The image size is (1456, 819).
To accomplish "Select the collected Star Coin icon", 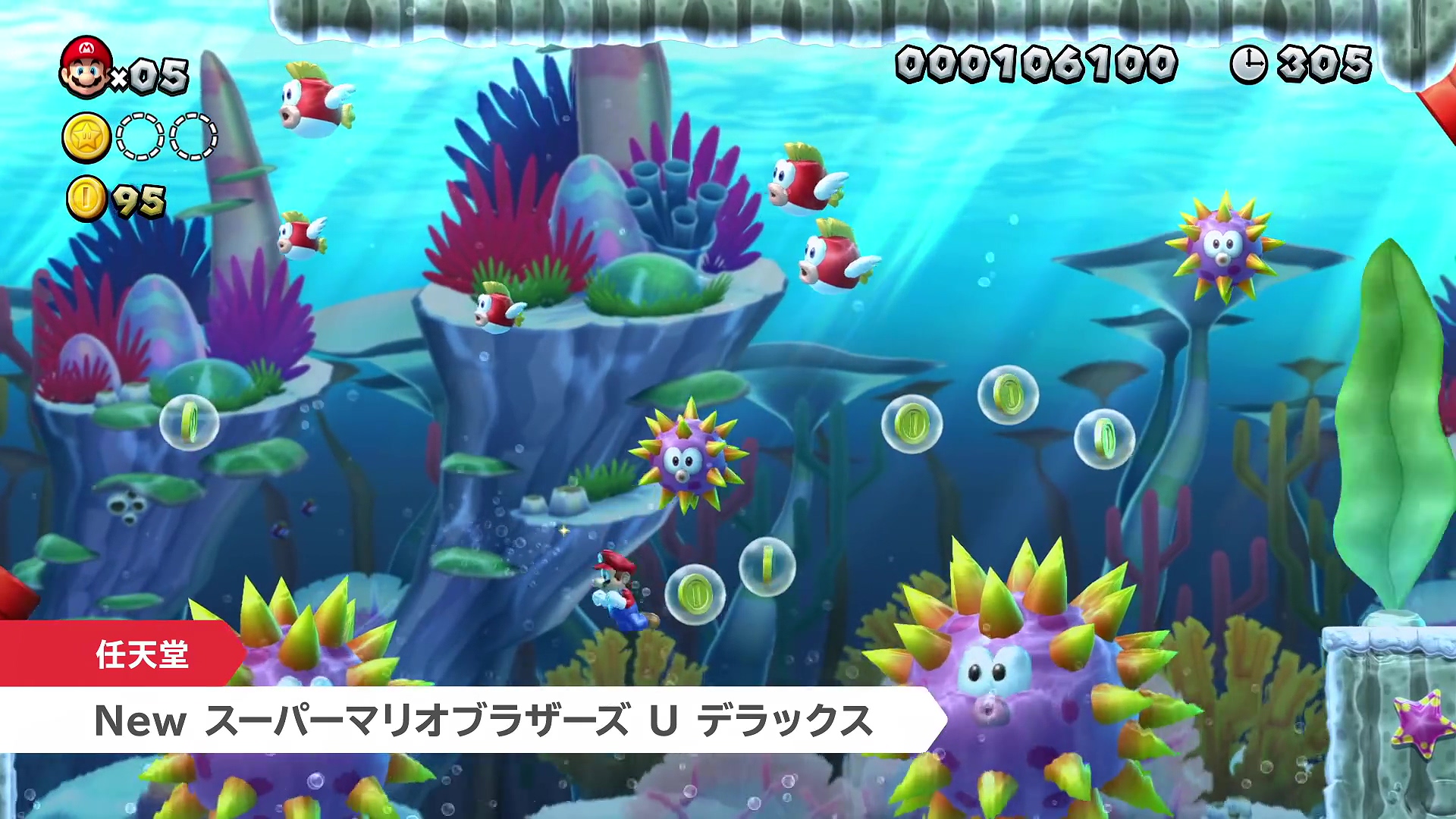I will (86, 138).
